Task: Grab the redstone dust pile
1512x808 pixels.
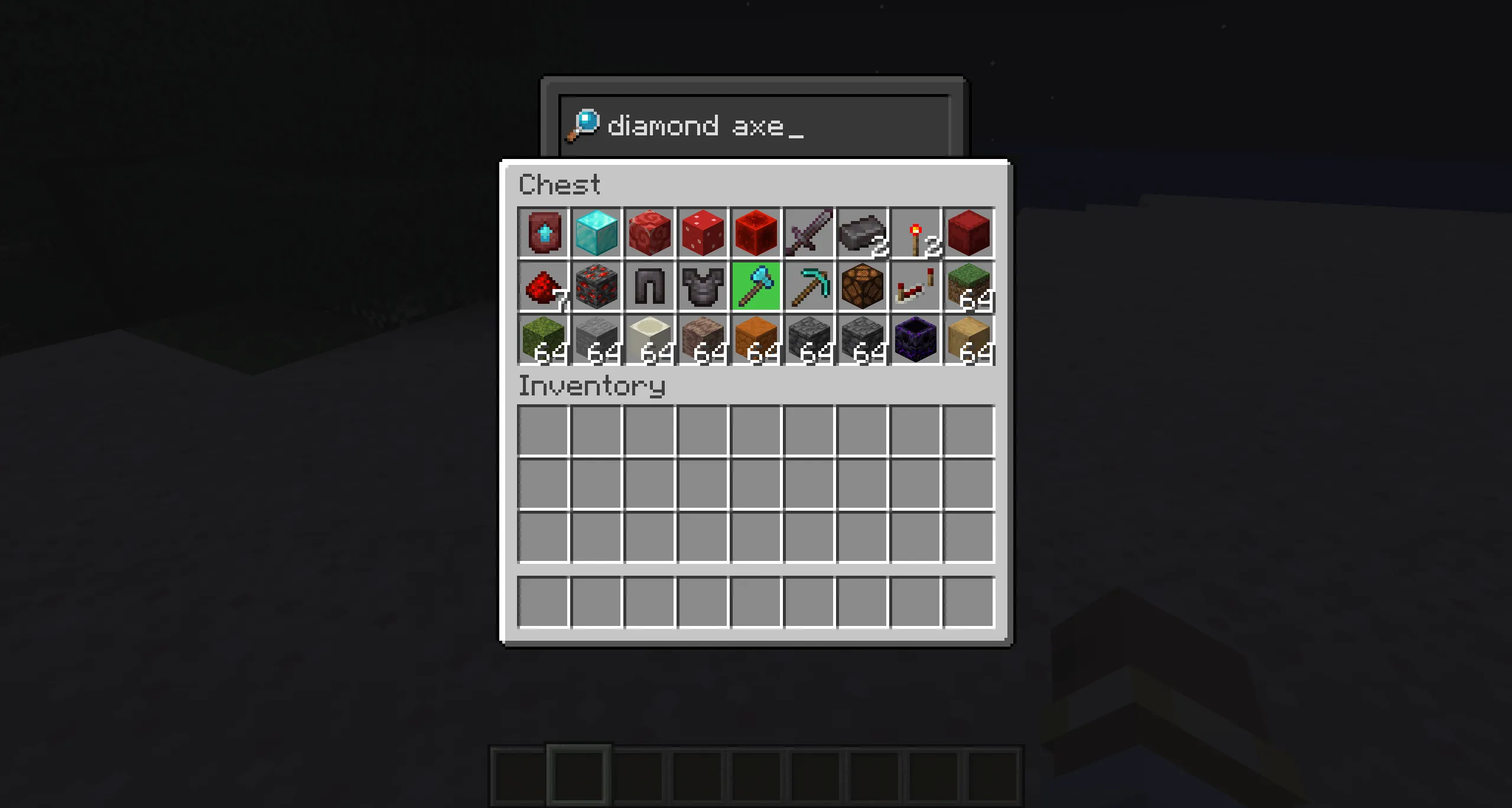Action: (x=542, y=286)
